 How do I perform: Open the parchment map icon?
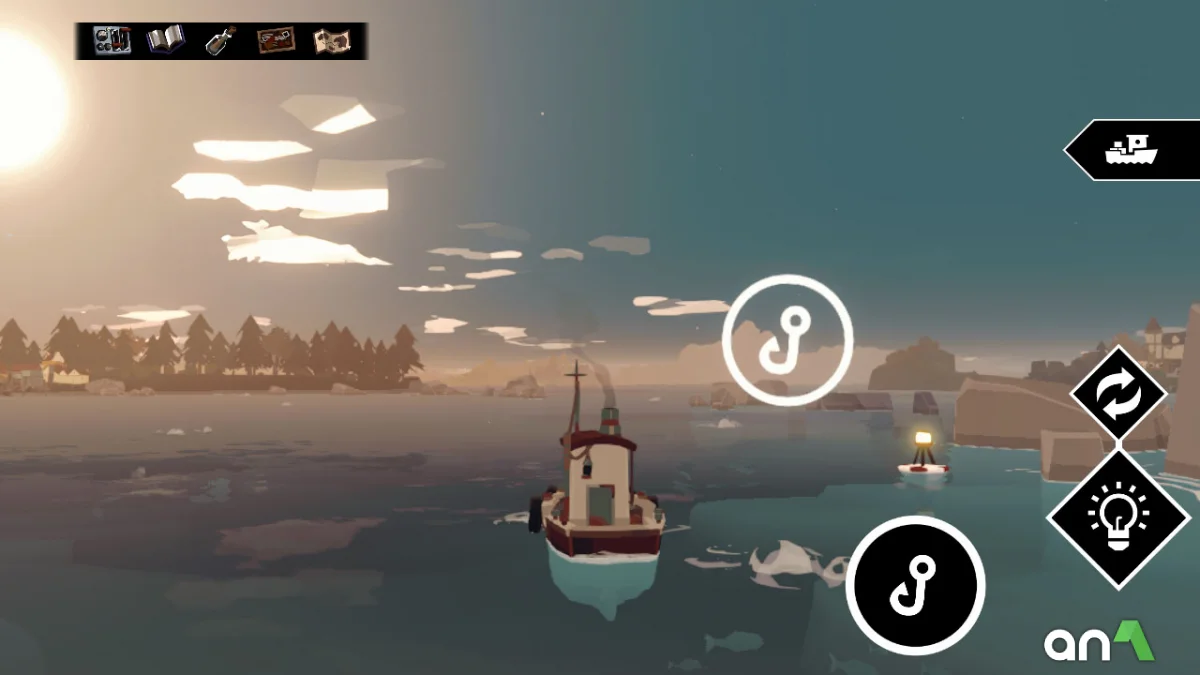331,40
